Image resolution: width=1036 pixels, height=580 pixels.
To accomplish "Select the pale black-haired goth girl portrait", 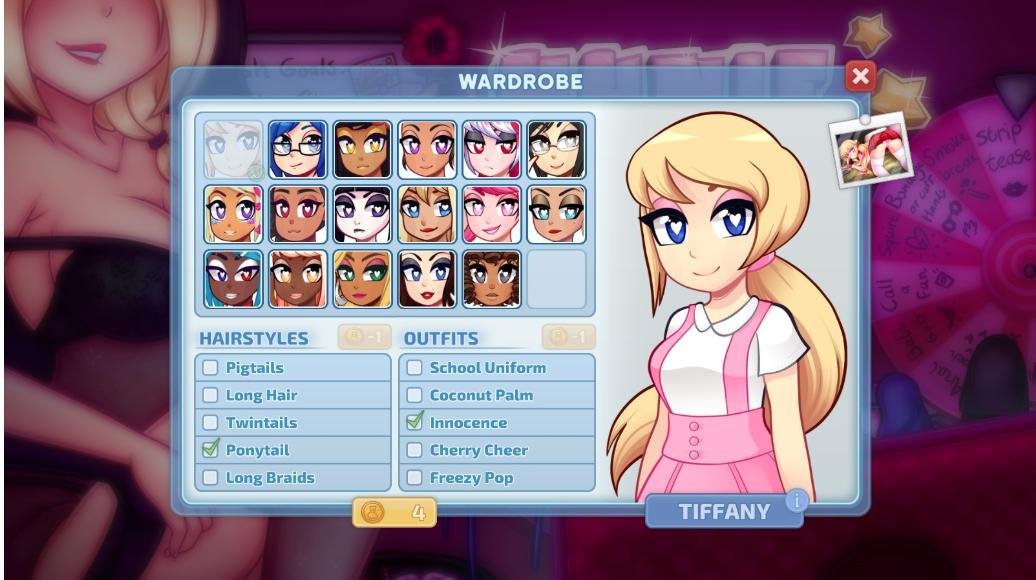I will coord(362,214).
